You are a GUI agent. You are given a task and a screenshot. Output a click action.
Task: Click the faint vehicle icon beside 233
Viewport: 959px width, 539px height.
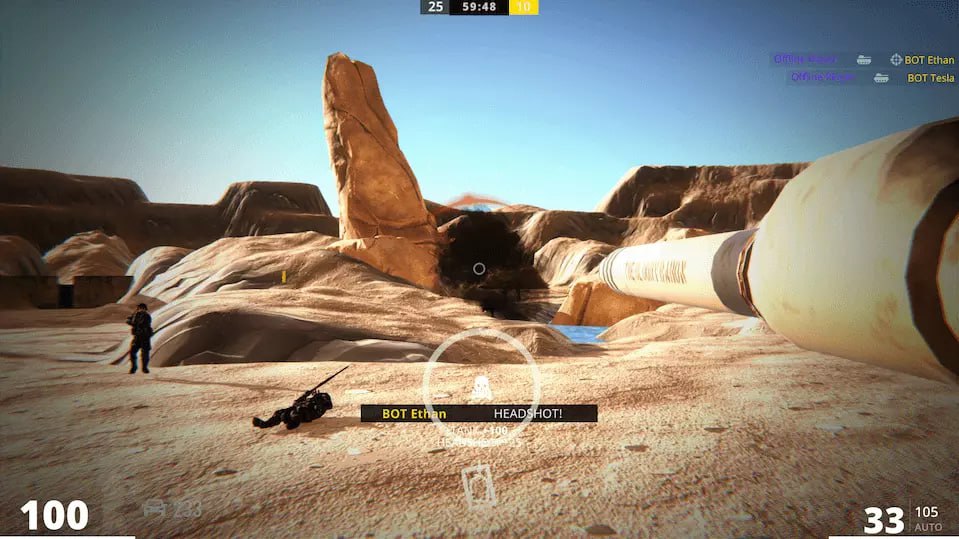point(154,508)
